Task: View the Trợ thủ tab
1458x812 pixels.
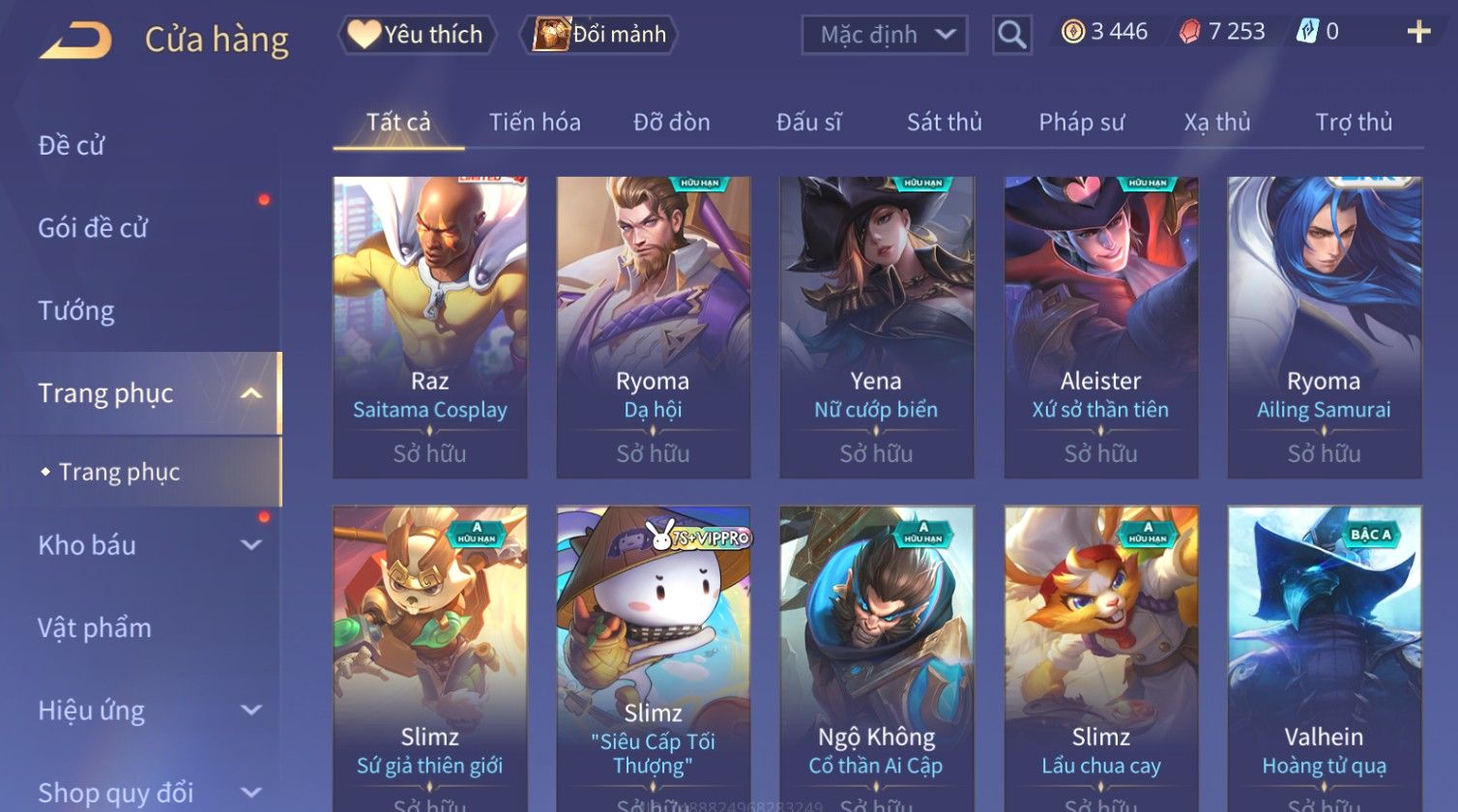Action: point(1354,123)
